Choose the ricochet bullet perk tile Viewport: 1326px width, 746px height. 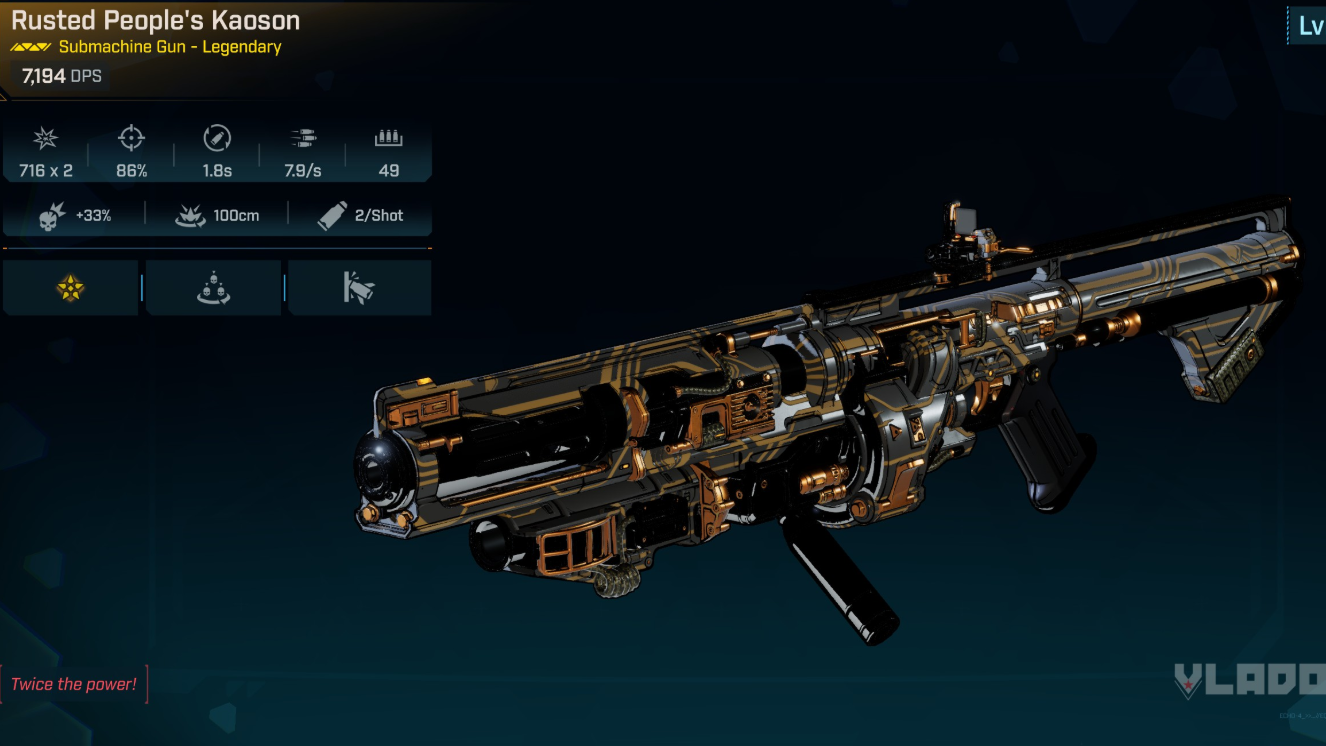[x=359, y=288]
